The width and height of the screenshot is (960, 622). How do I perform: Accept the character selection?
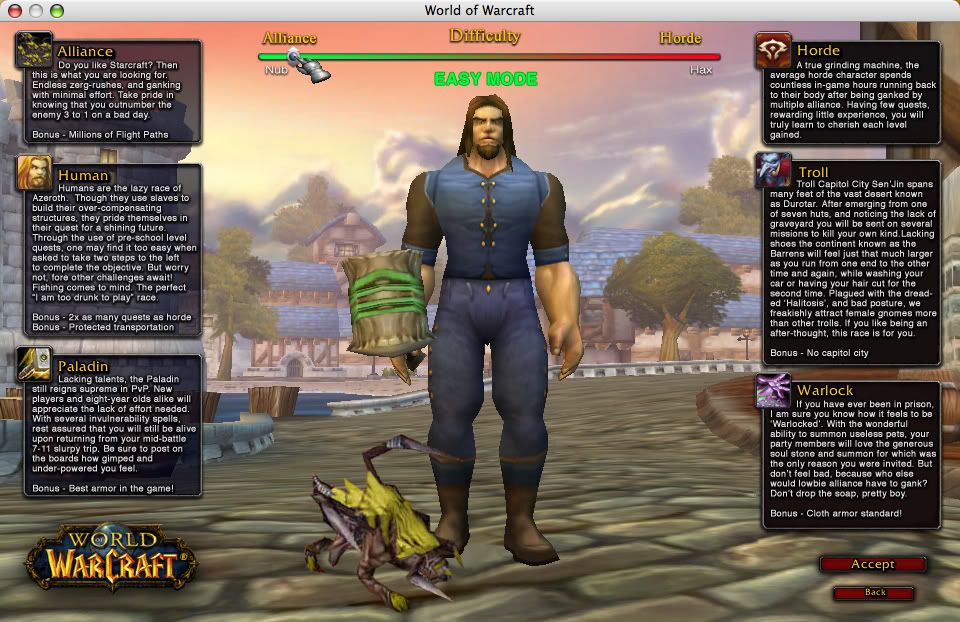tap(871, 564)
